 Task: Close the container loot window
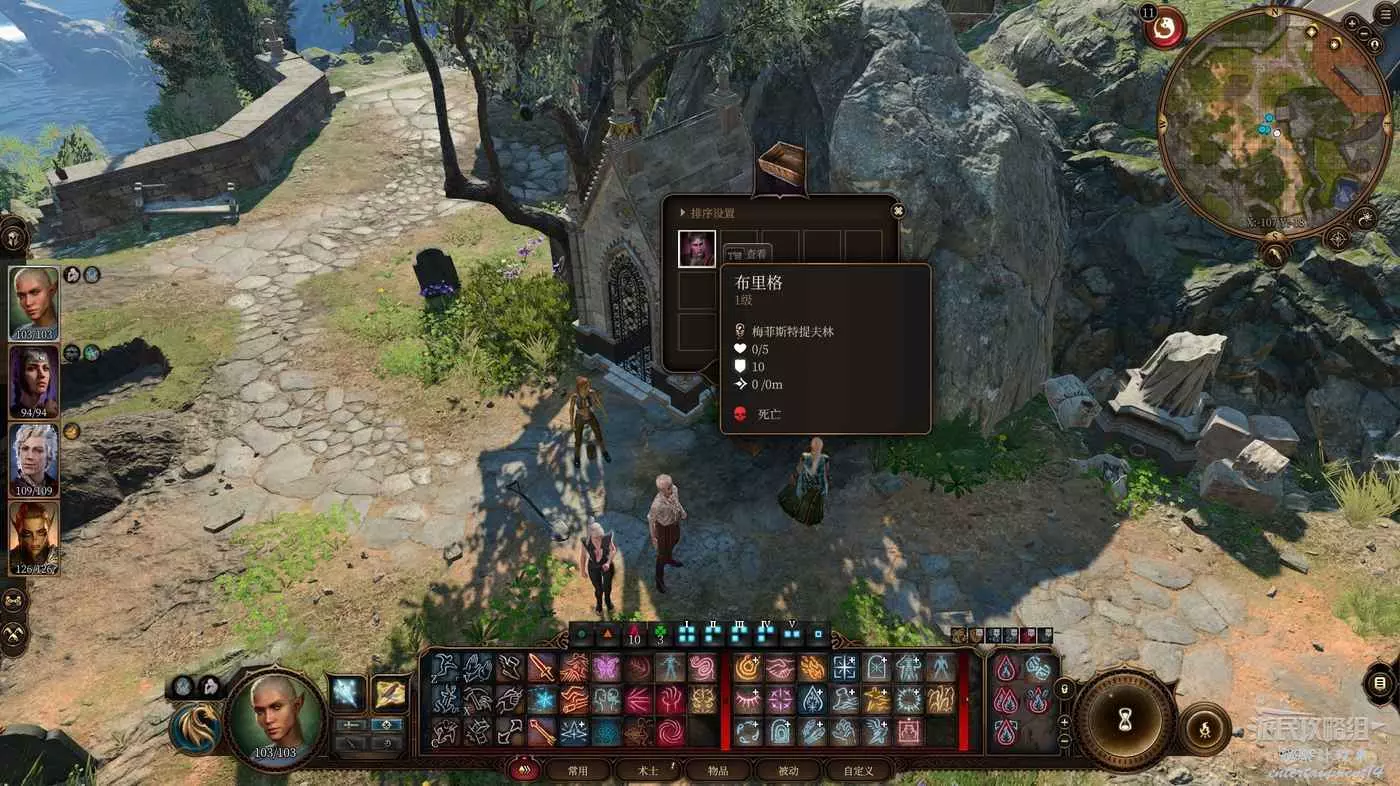point(897,211)
